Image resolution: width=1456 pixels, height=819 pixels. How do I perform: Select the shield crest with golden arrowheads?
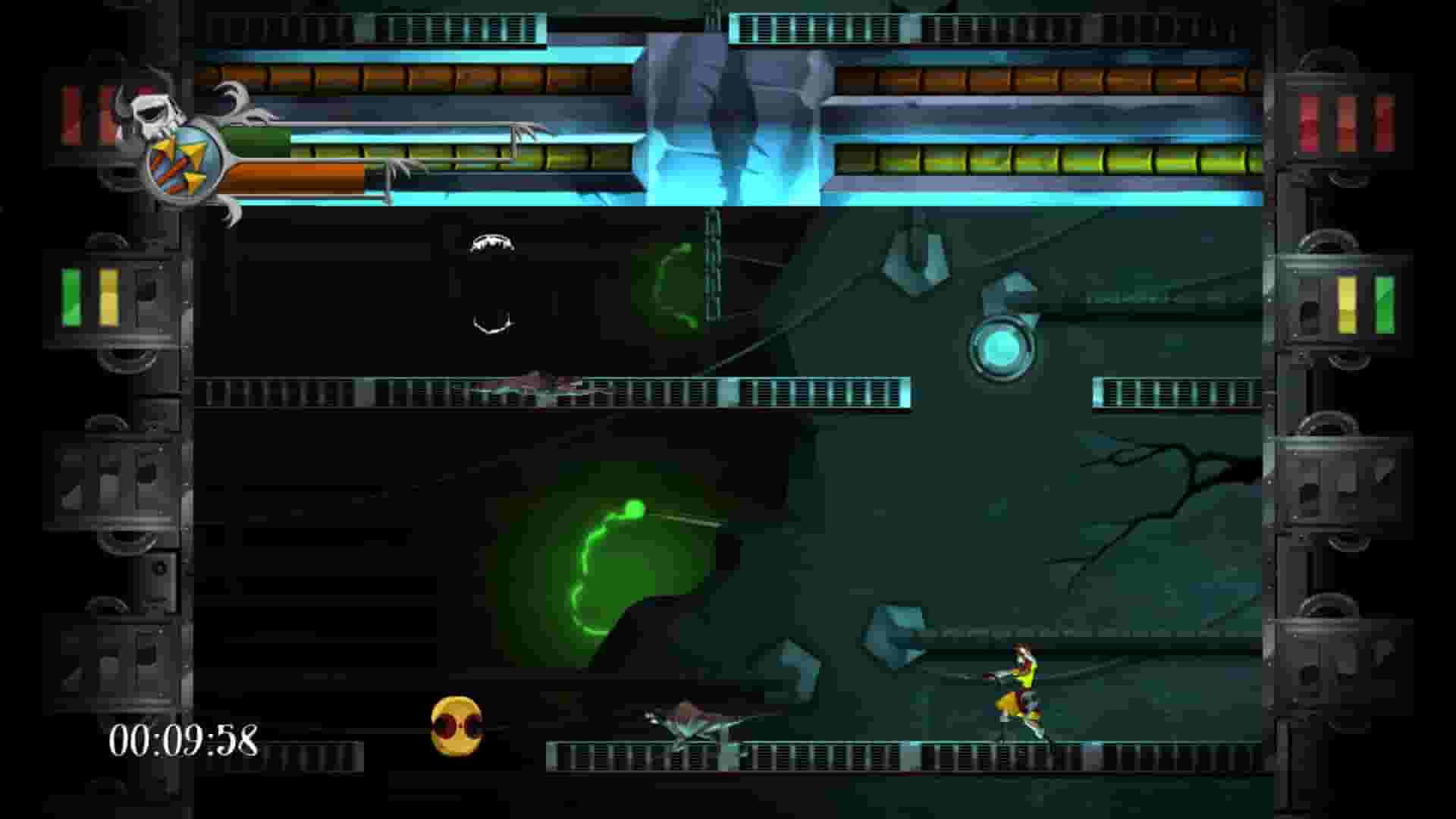184,159
